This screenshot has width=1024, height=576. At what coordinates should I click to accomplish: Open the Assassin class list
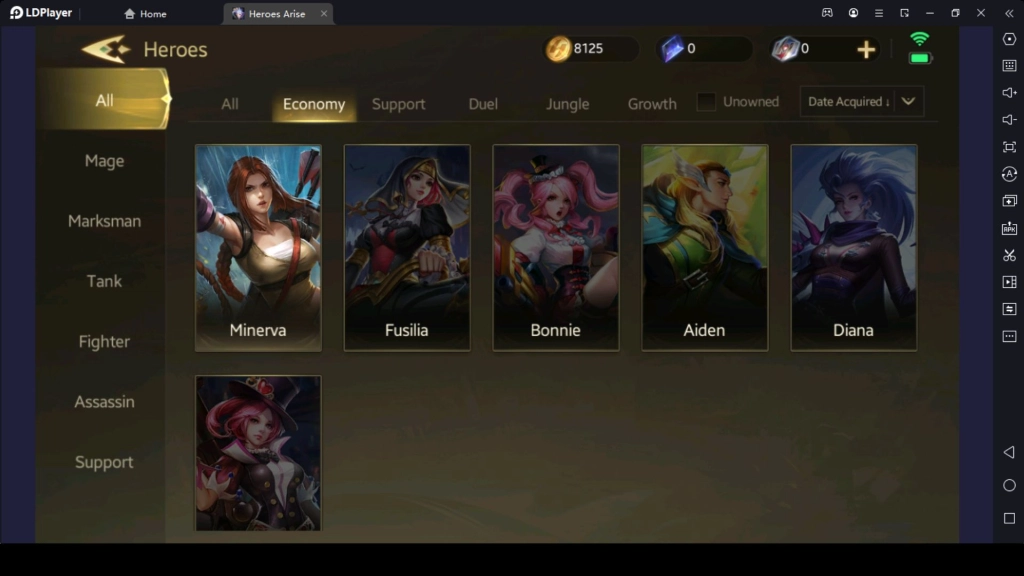[104, 402]
